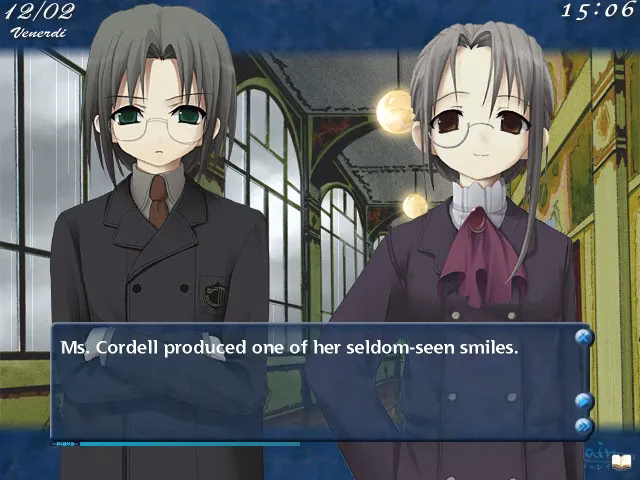Fast-forward text with the double arrow button
The width and height of the screenshot is (640, 480).
[x=584, y=426]
